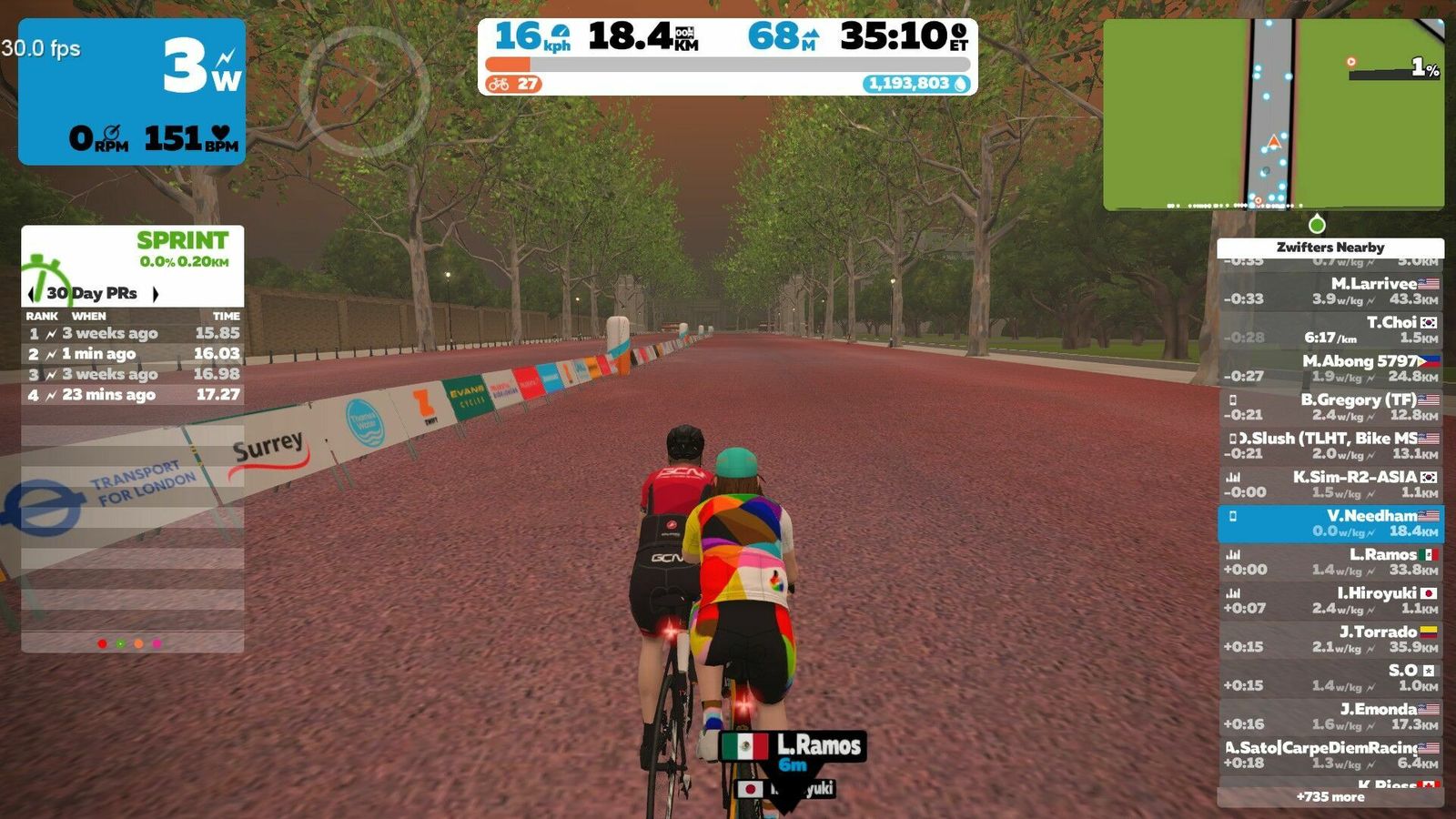Choose I.Hiroyuki in the nearby riders list
The image size is (1456, 819).
pos(1330,601)
